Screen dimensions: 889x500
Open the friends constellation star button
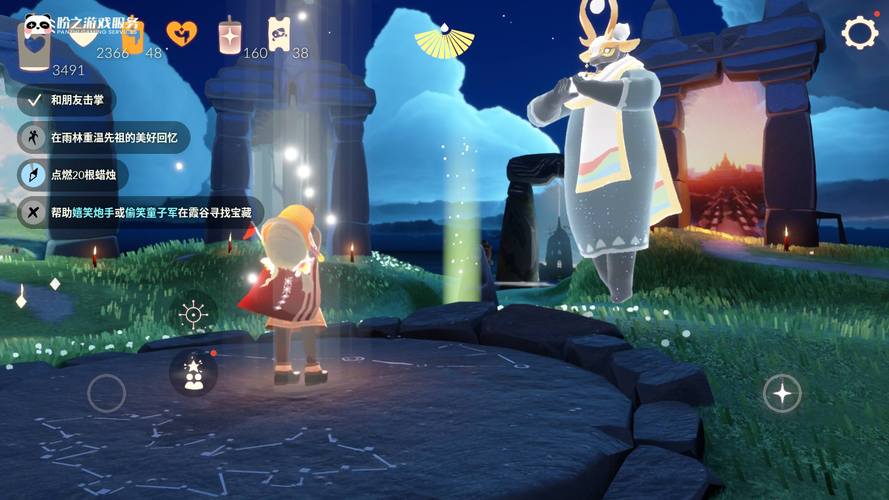point(193,372)
